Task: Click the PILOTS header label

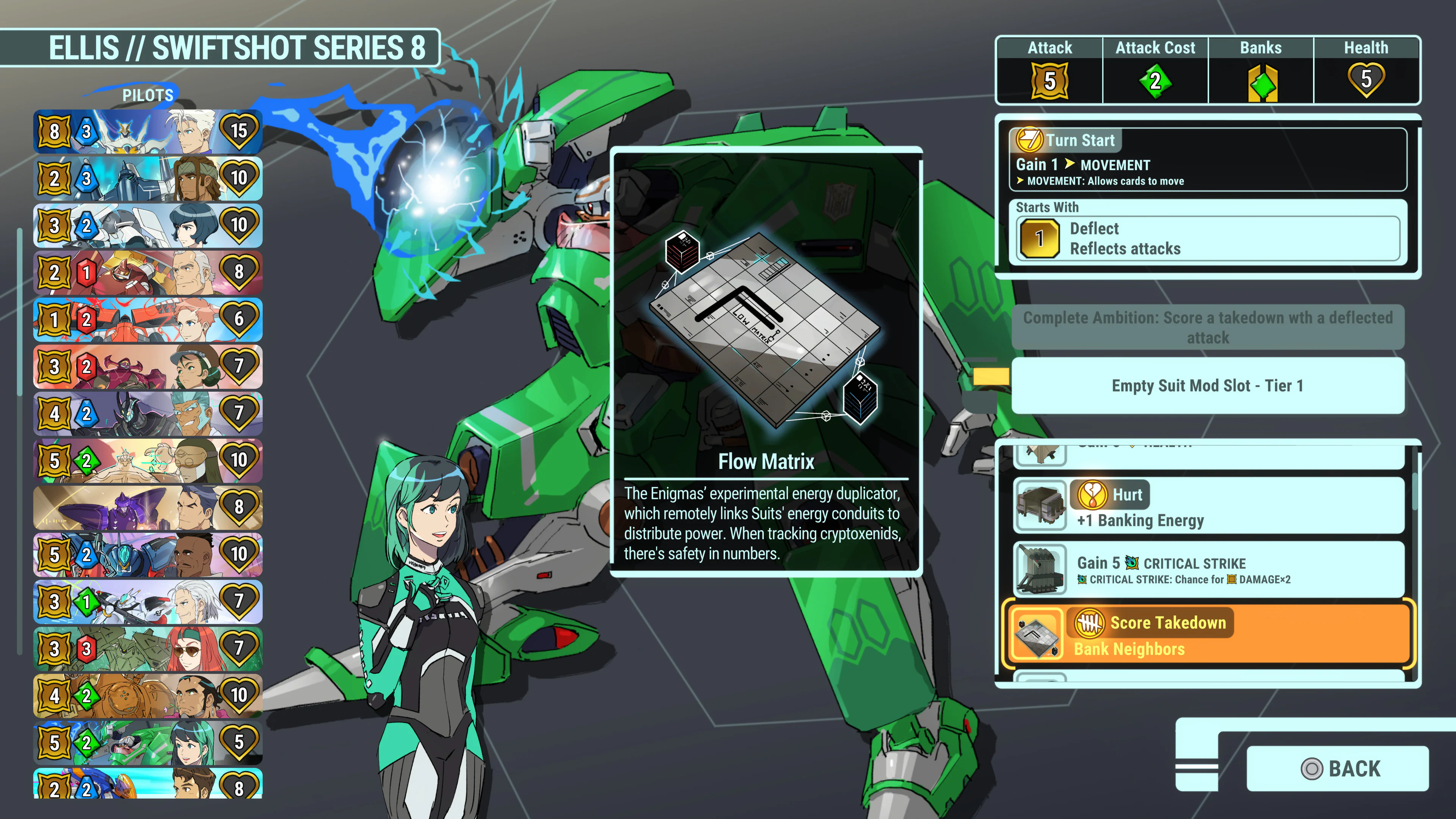Action: 147,95
